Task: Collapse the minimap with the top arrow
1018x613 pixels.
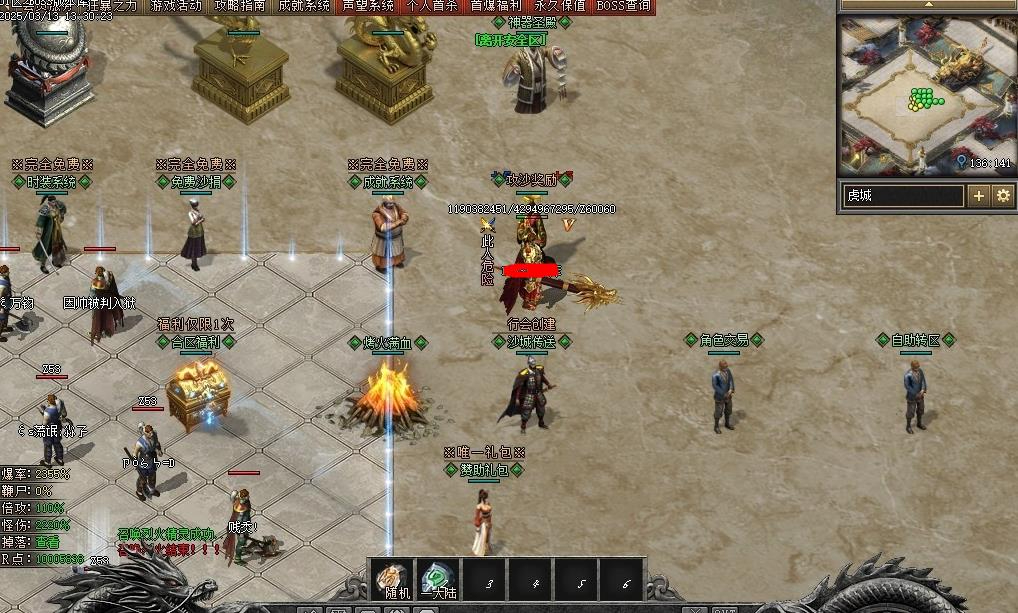Action: (x=927, y=5)
